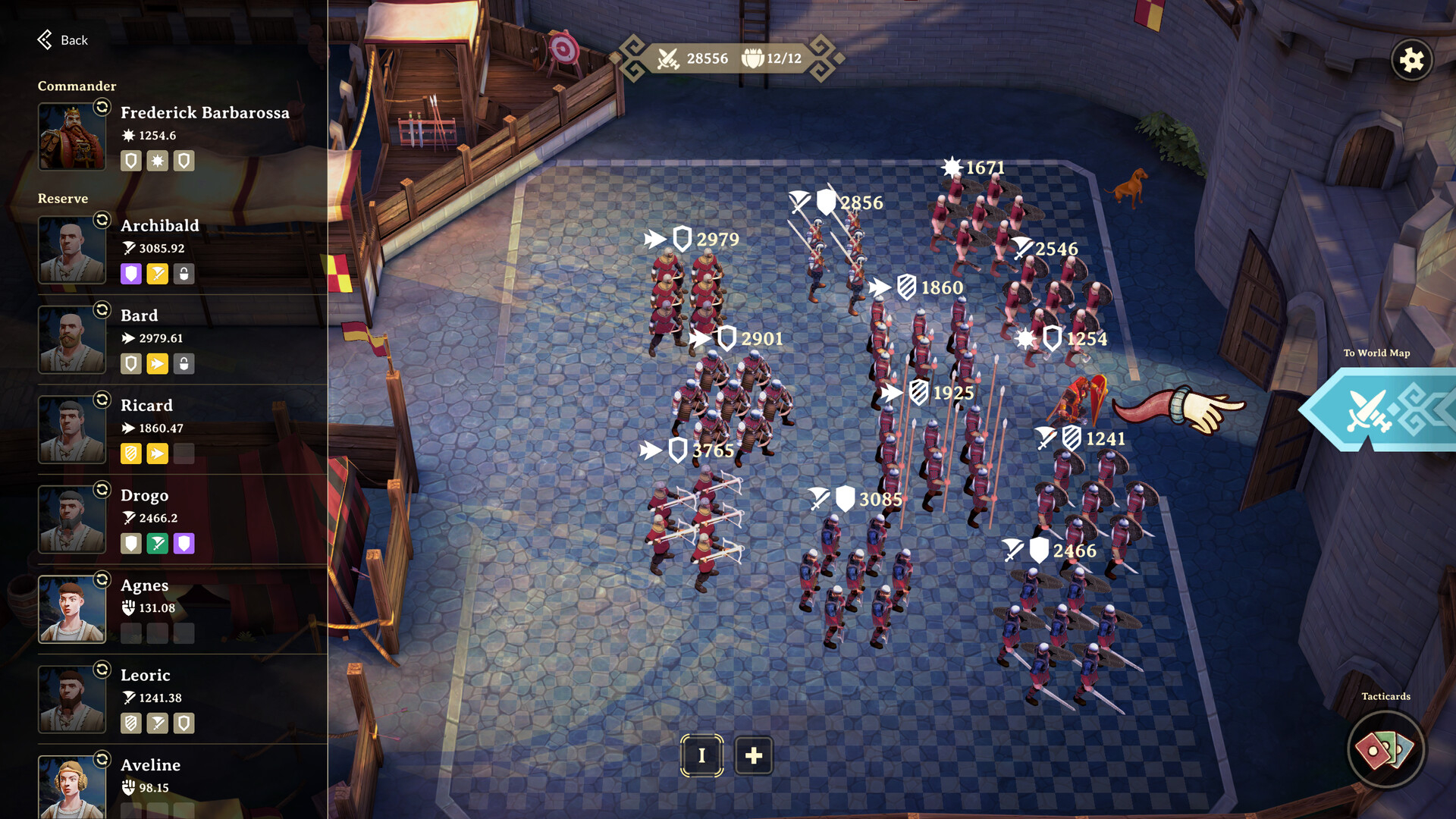Select the 2979 unit on the formation grid
The height and width of the screenshot is (819, 1456).
pos(686,300)
